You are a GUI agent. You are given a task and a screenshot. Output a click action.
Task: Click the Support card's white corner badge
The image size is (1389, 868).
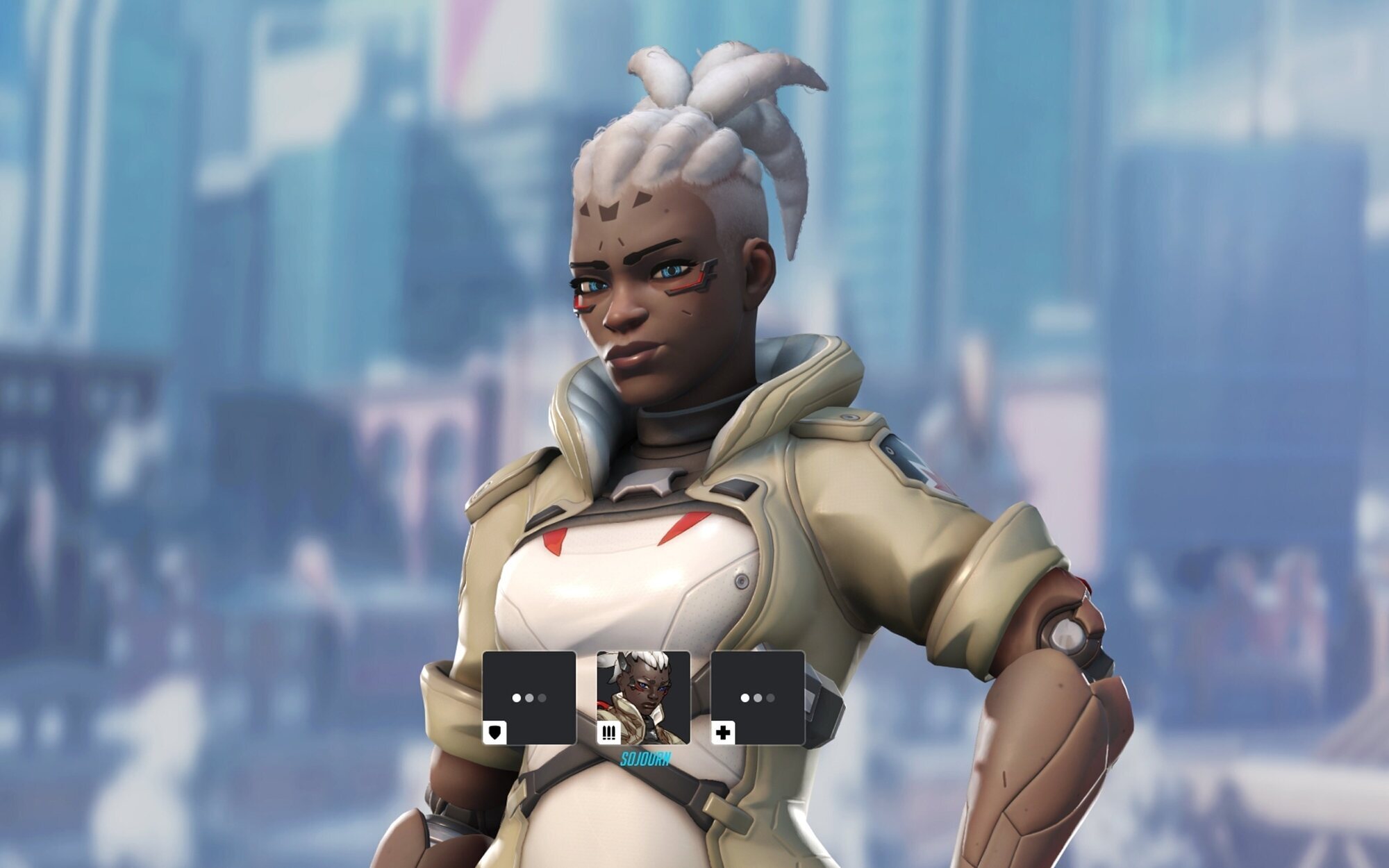pos(724,733)
